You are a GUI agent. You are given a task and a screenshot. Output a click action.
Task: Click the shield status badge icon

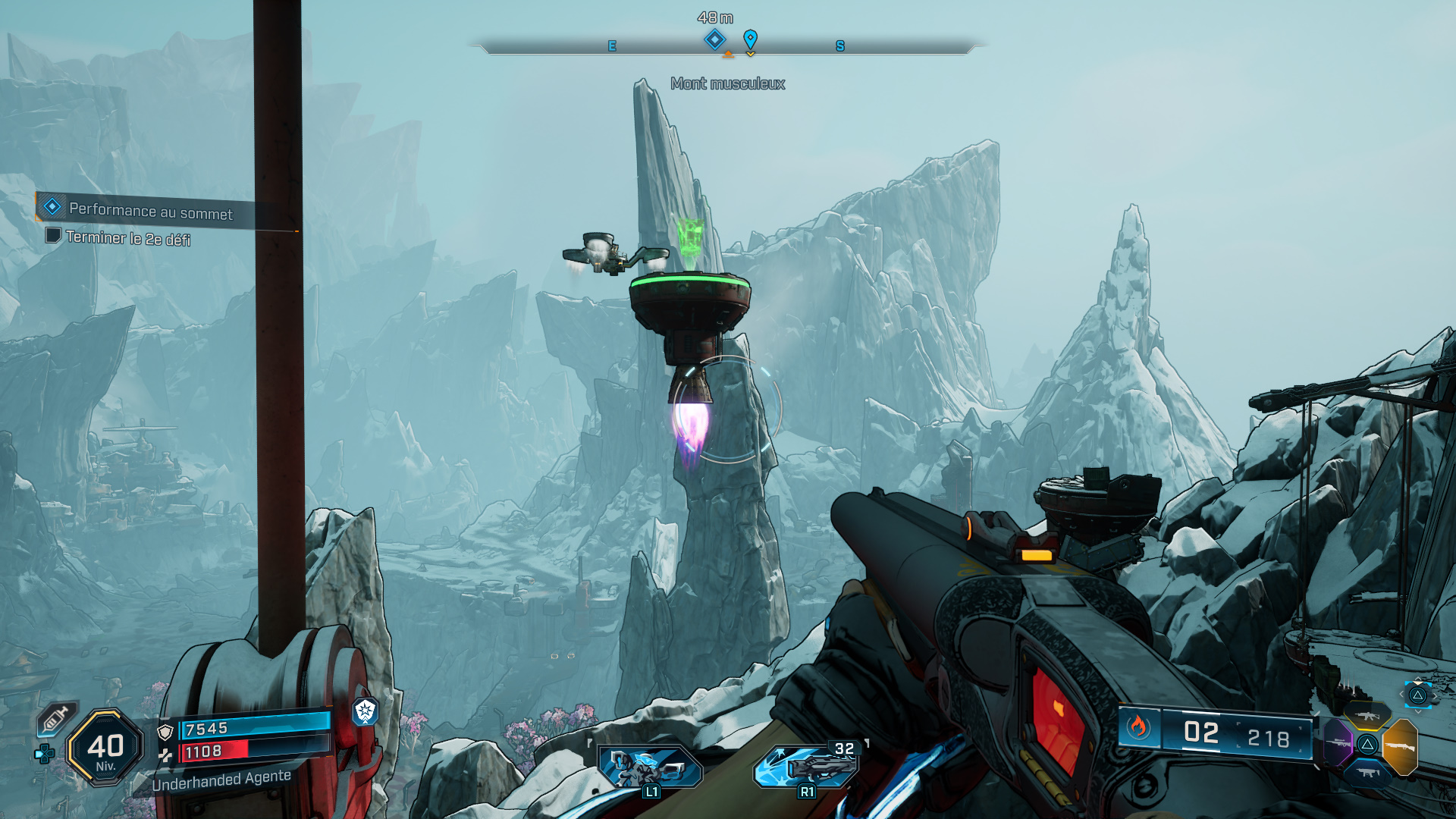(365, 711)
